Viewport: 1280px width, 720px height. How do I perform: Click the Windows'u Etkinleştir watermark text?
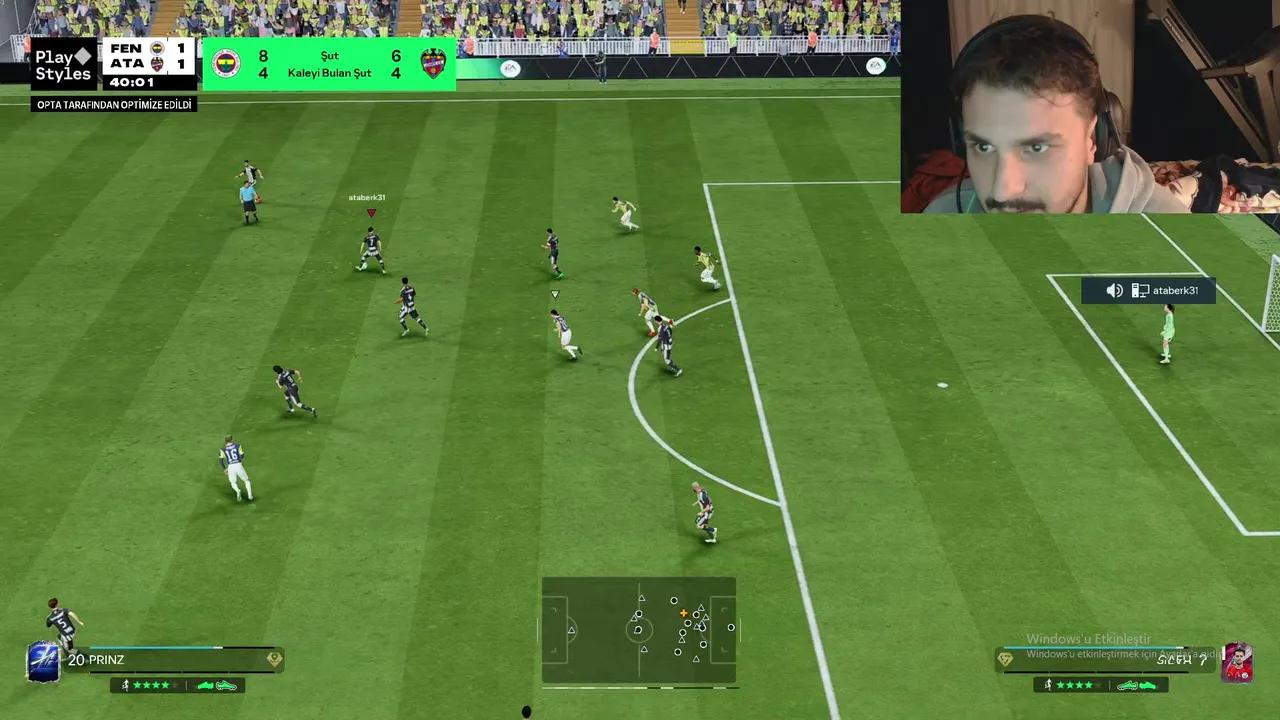pyautogui.click(x=1090, y=639)
